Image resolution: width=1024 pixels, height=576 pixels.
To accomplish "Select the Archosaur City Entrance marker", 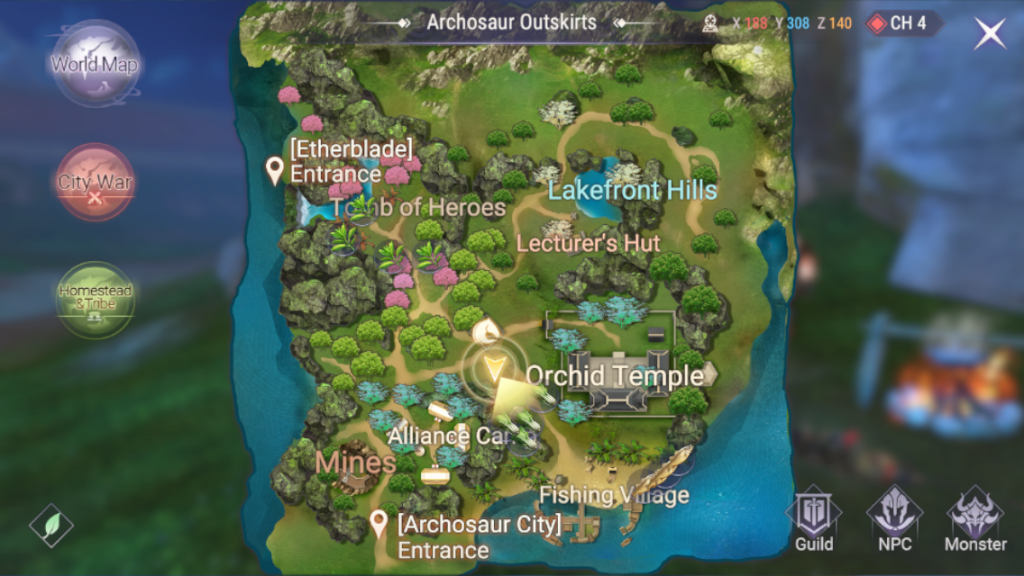I will click(x=379, y=522).
